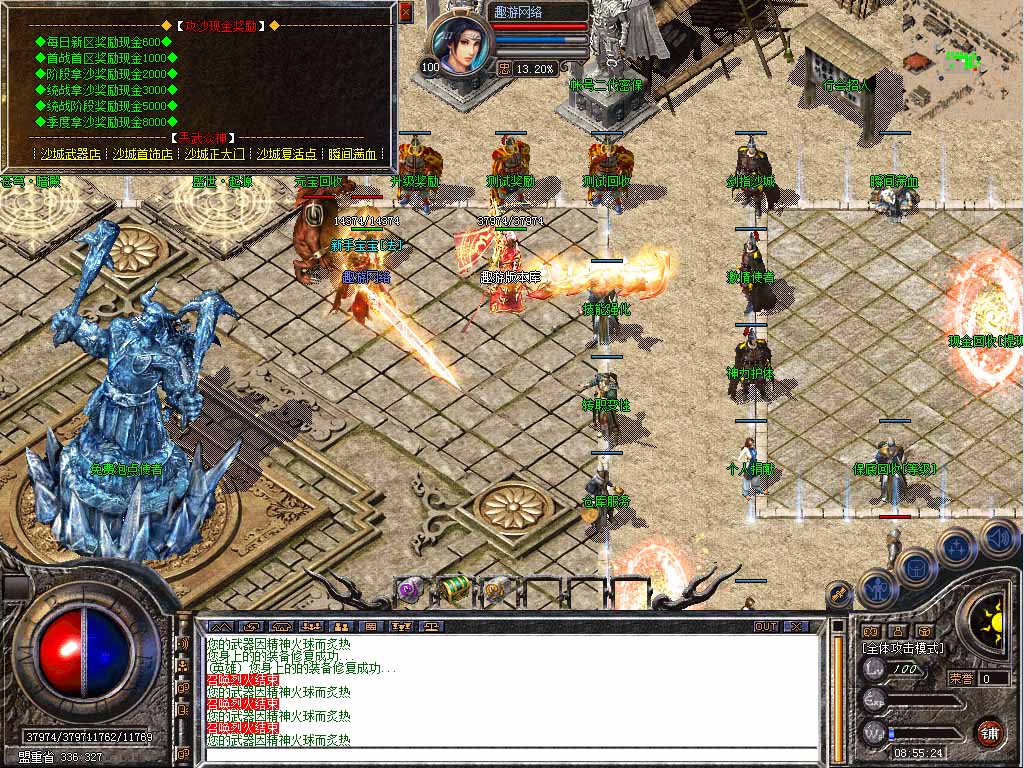Use the 瞬间满血 link
This screenshot has width=1024, height=768.
click(352, 154)
